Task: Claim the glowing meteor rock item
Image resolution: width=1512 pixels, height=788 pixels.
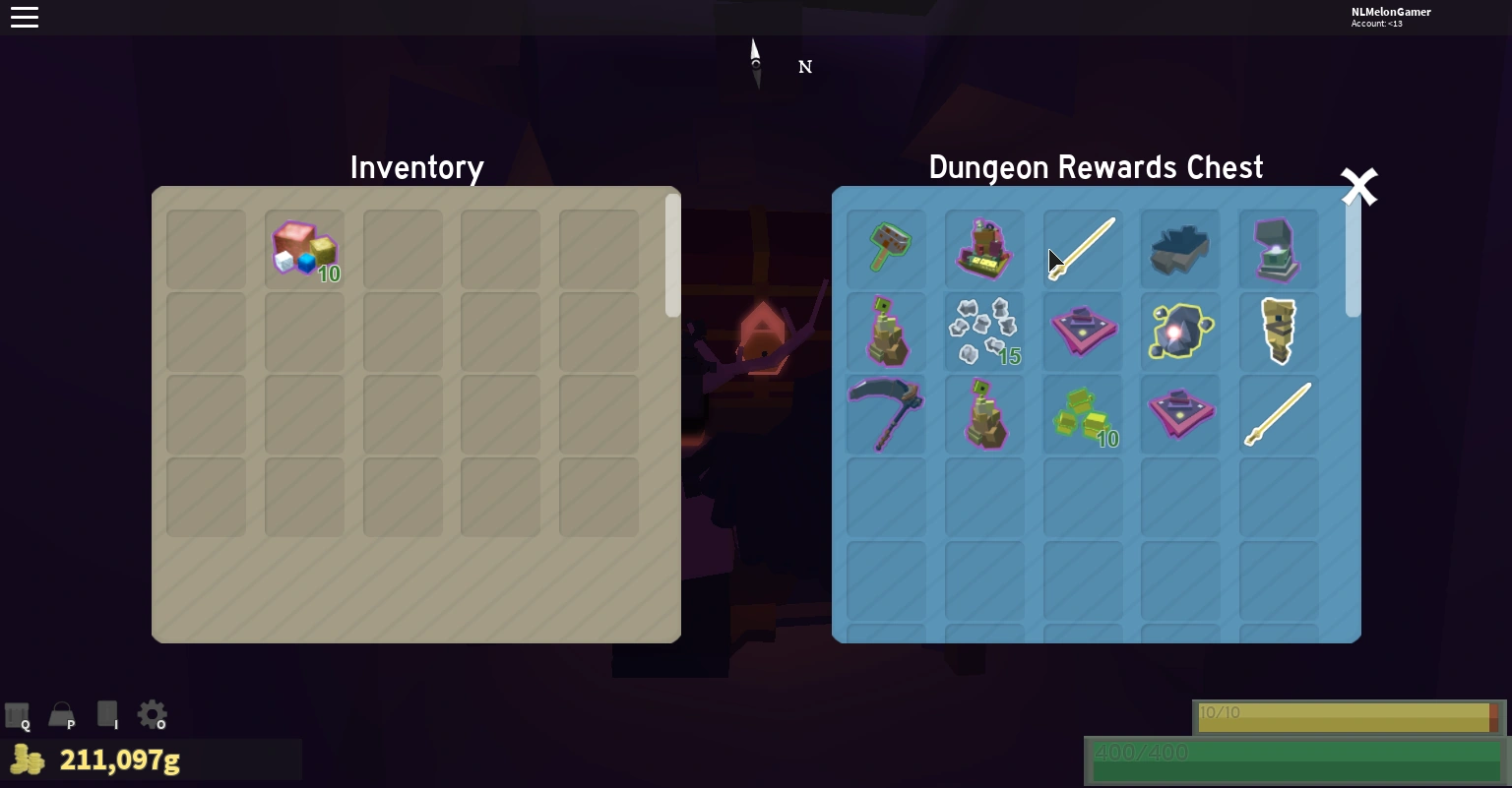Action: [x=1180, y=332]
